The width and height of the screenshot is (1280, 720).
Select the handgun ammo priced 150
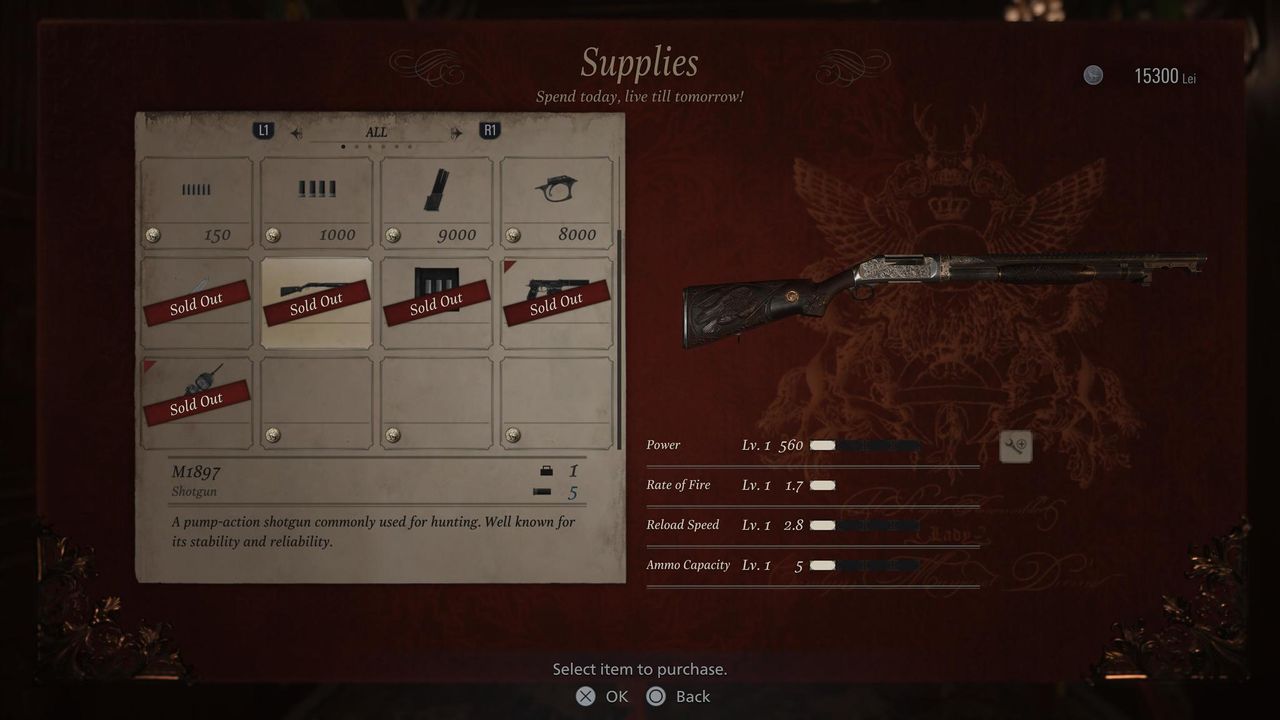196,203
